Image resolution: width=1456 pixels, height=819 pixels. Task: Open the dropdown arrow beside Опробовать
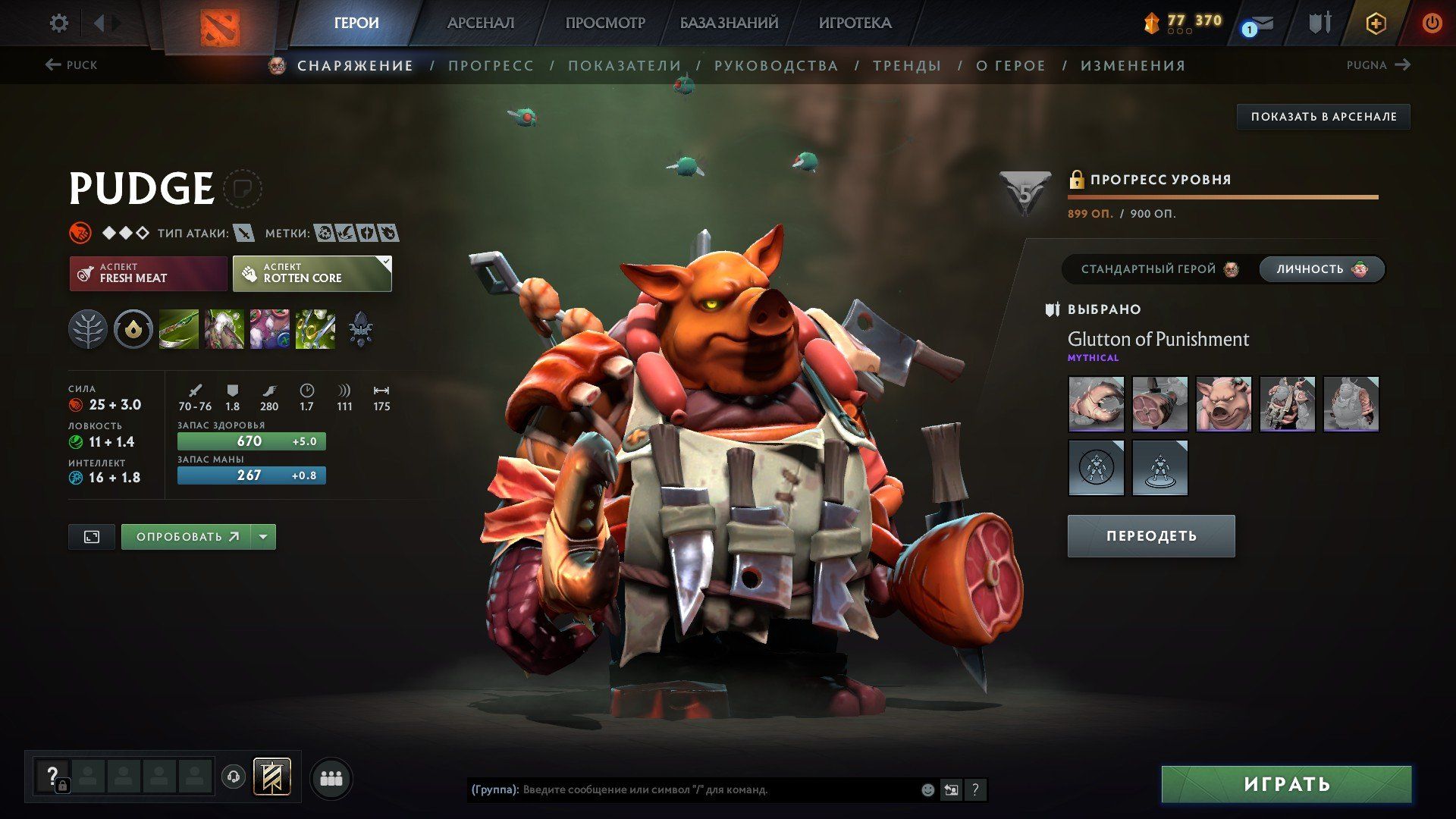(263, 537)
